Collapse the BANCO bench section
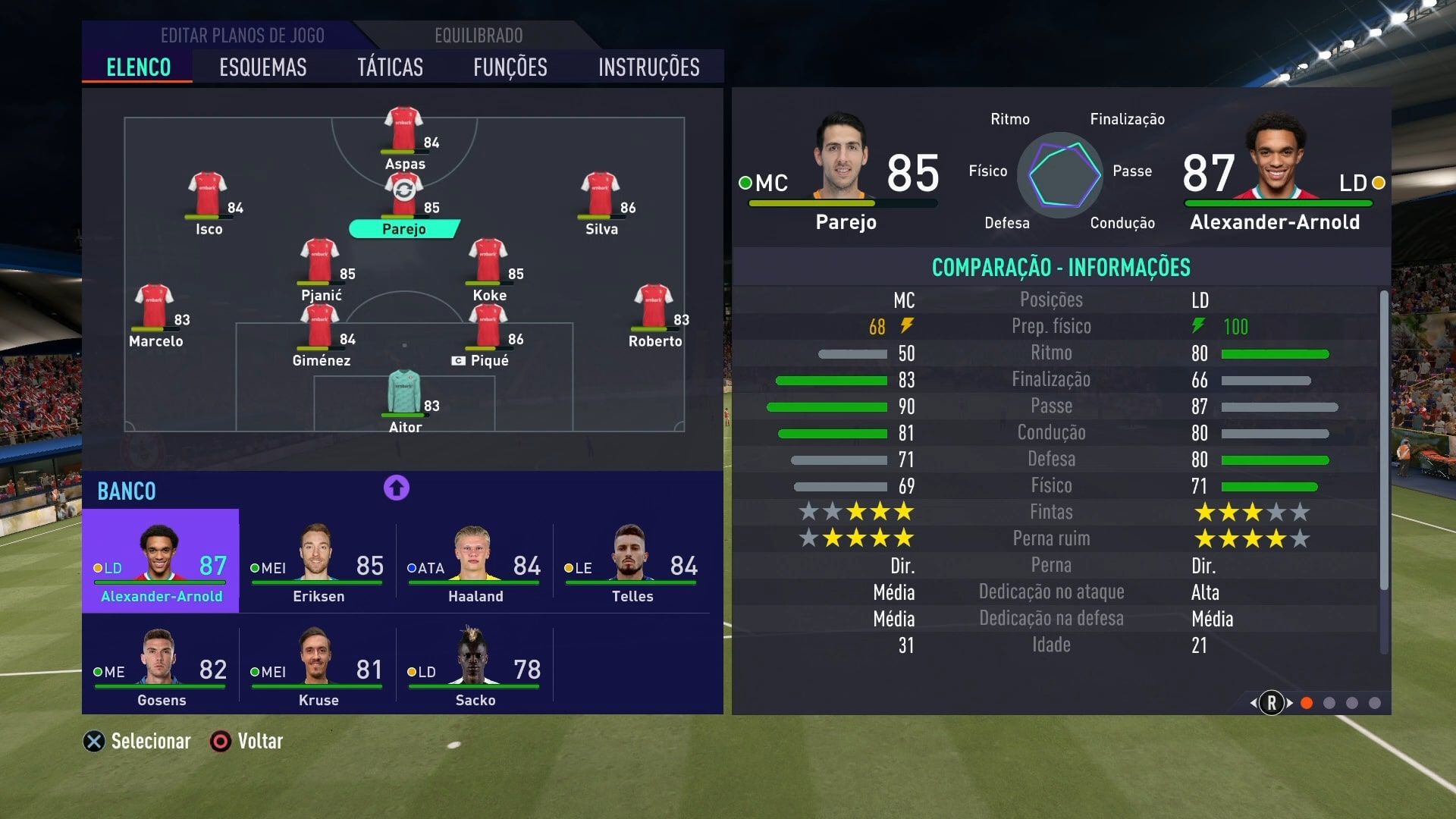The height and width of the screenshot is (819, 1456). point(126,491)
